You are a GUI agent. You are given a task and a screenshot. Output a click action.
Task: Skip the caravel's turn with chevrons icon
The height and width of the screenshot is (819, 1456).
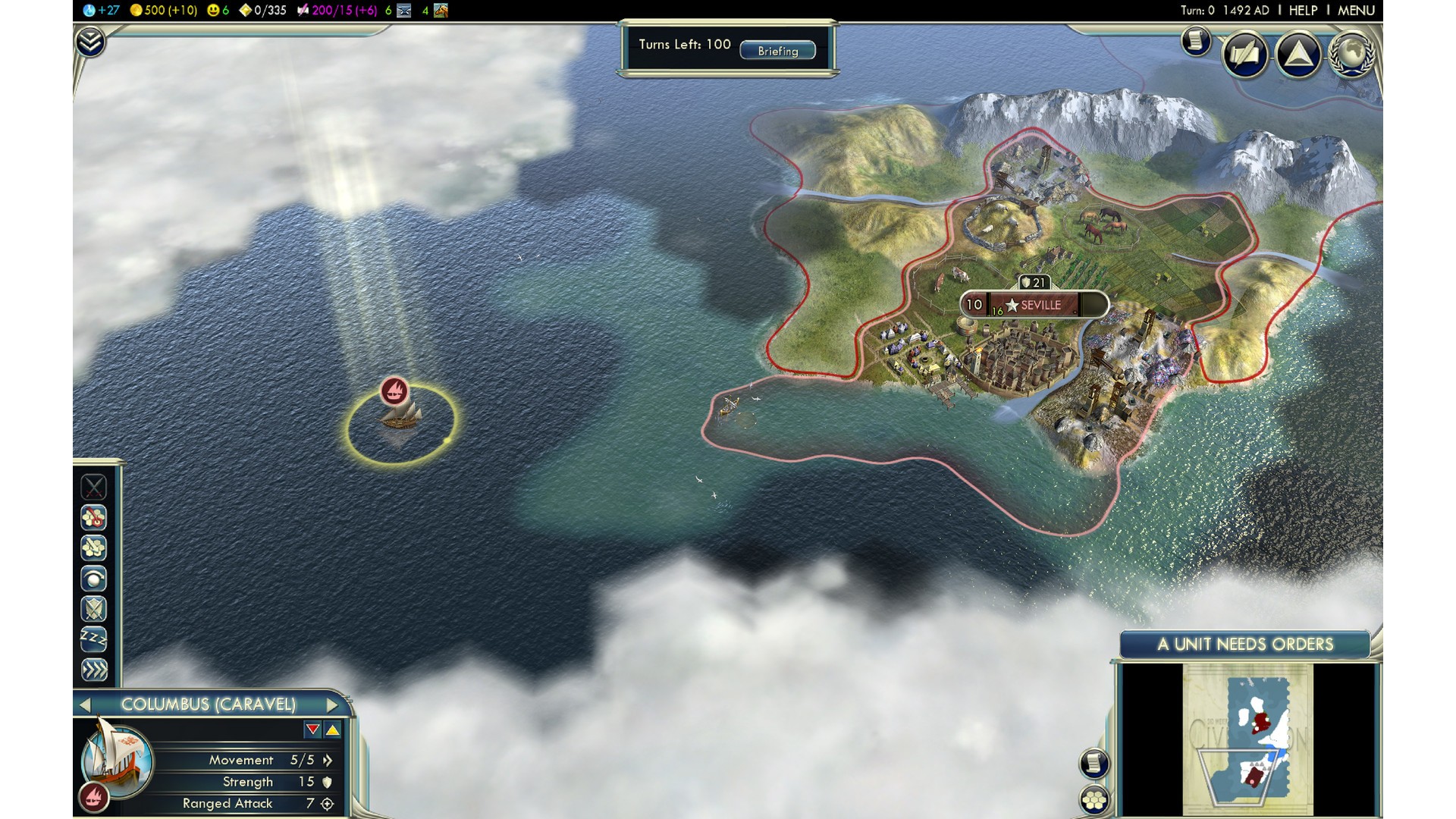(x=94, y=670)
